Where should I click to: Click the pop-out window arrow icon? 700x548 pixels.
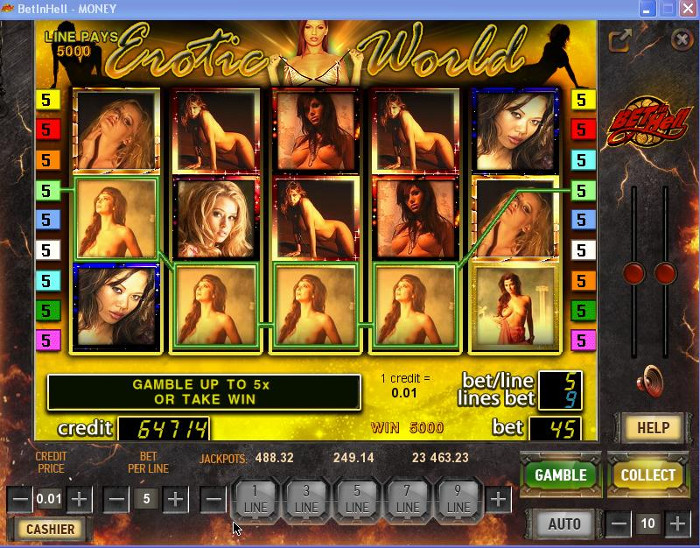(x=620, y=40)
